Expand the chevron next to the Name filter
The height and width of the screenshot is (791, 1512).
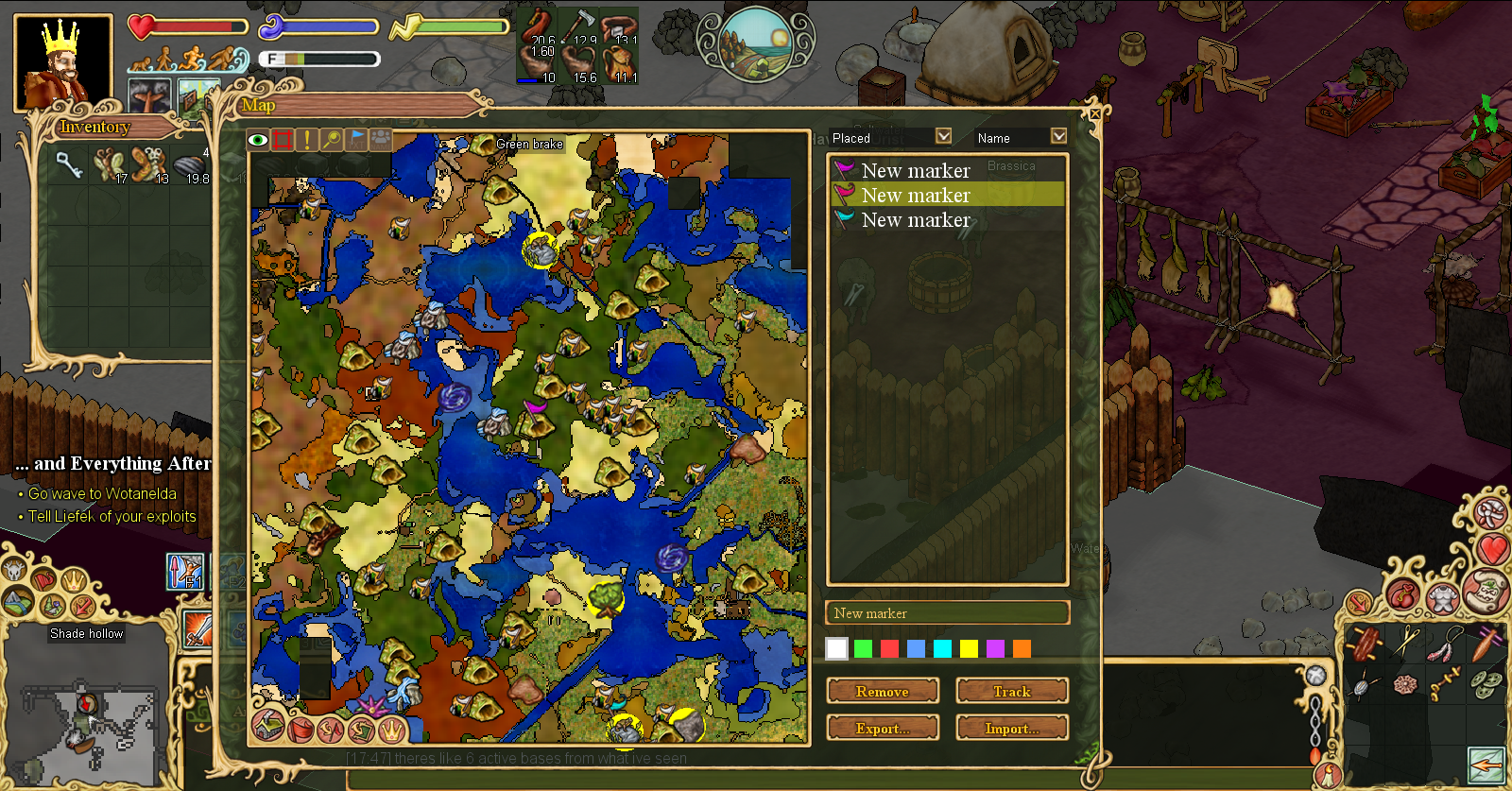1058,138
